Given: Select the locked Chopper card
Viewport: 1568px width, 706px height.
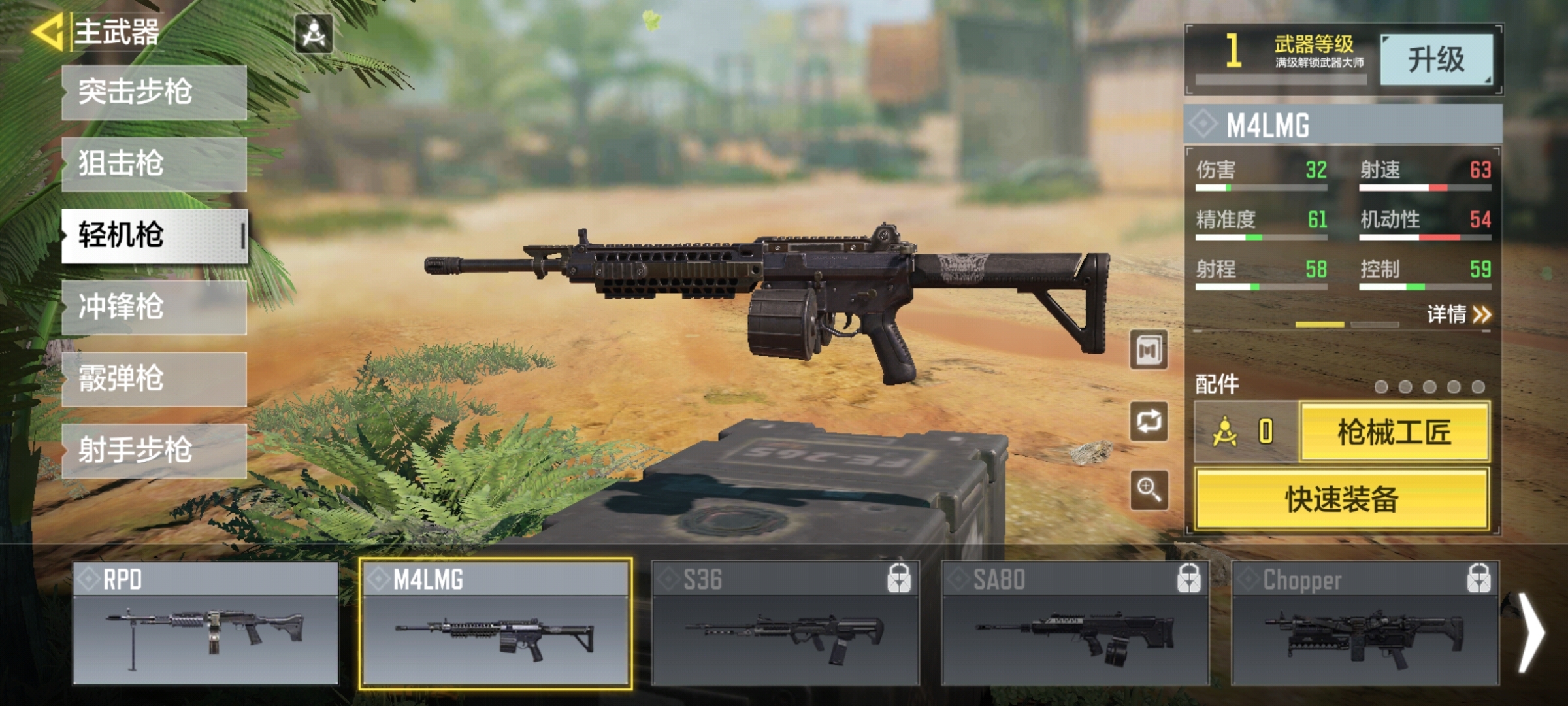Looking at the screenshot, I should (1365, 624).
